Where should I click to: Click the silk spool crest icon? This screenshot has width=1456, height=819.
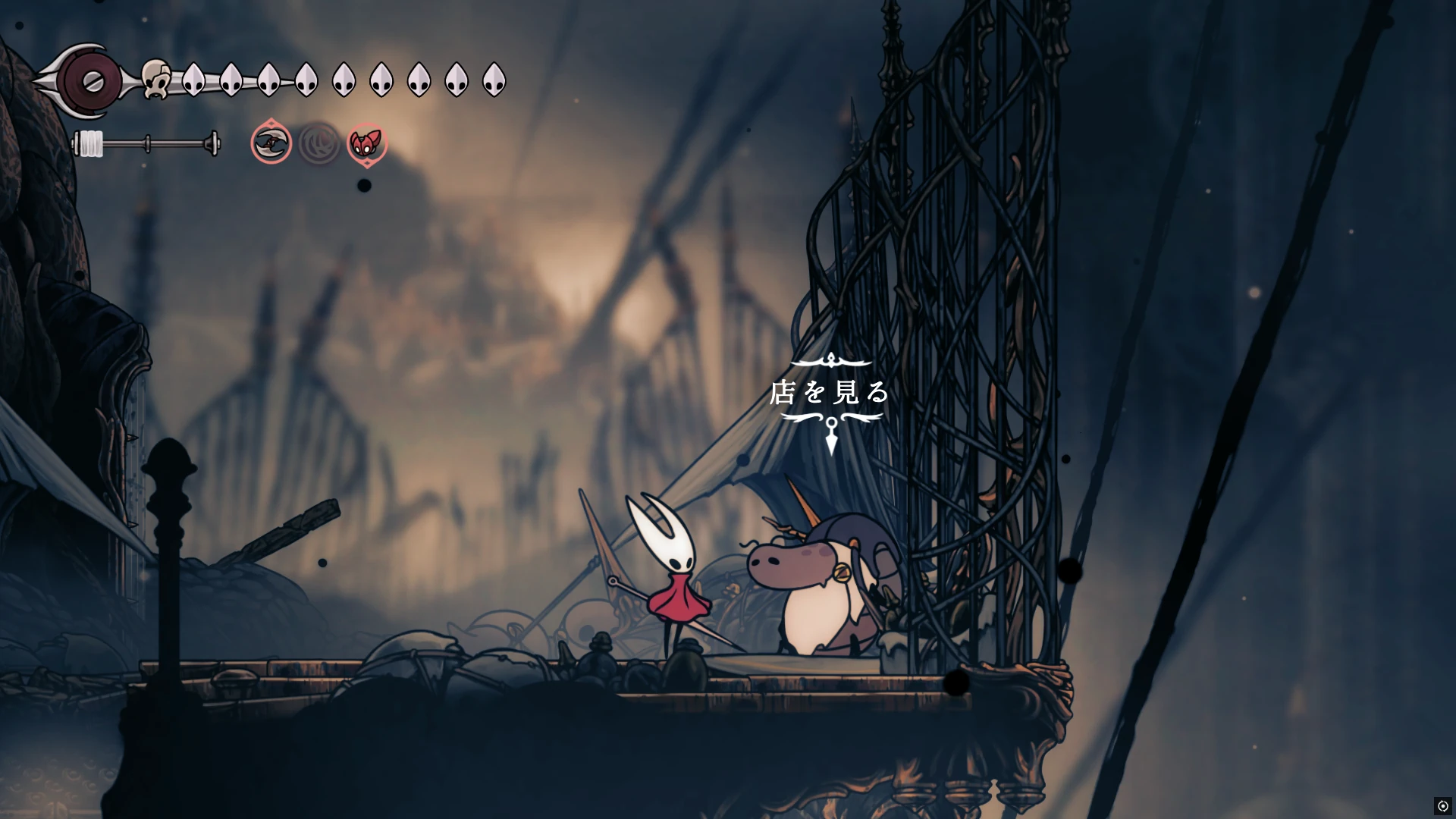coord(91,80)
